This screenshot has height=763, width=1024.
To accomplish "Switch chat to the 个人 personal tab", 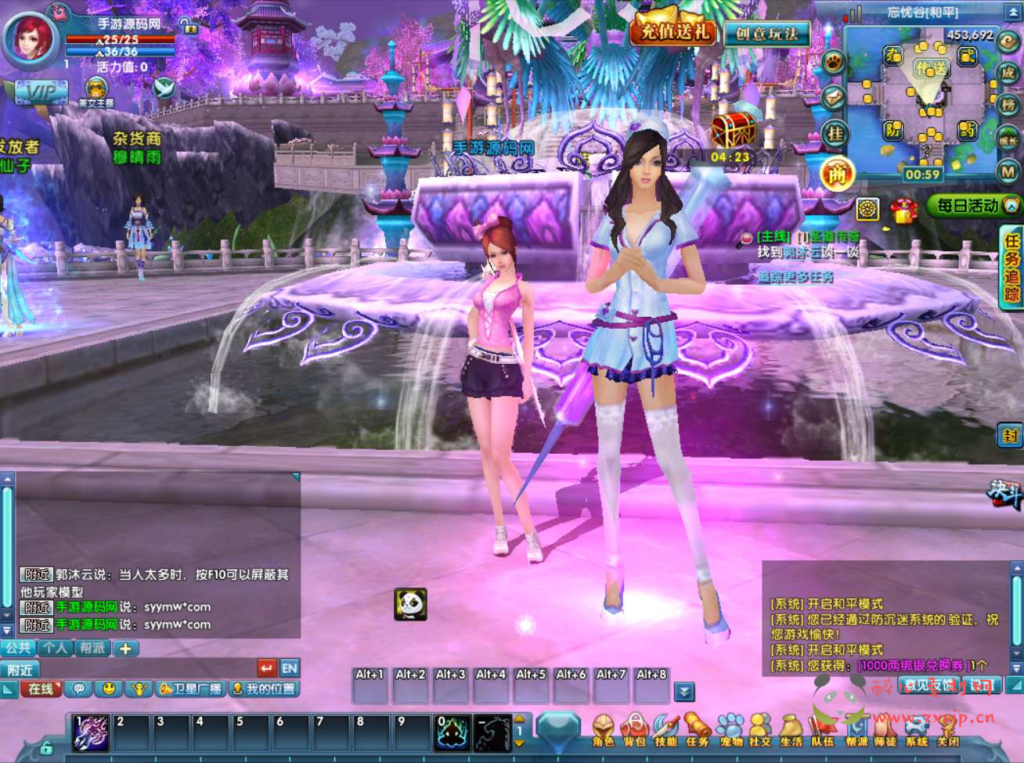I will (x=55, y=648).
